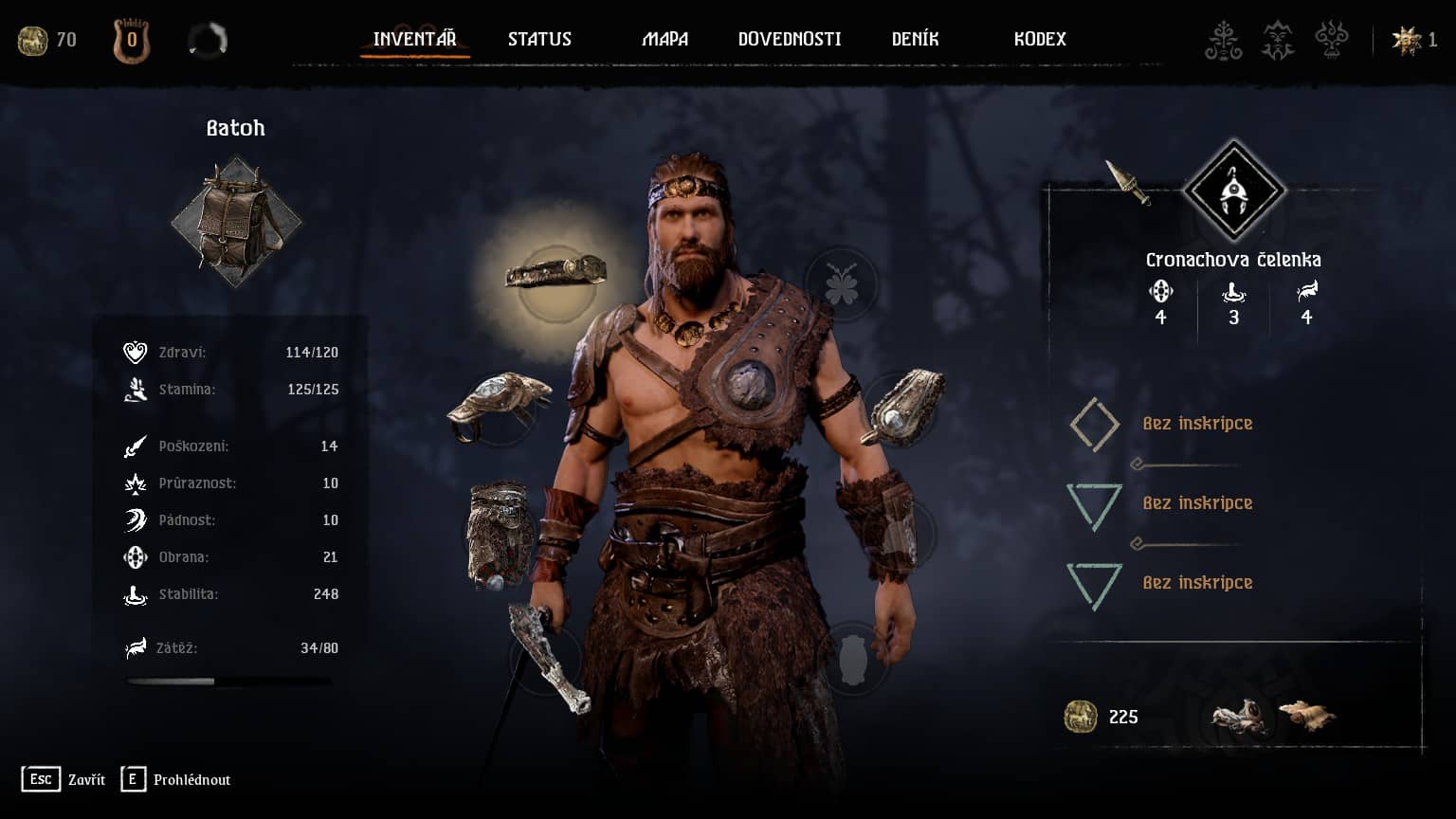Screen dimensions: 1456x819
Task: Open the Status tab
Action: point(539,39)
